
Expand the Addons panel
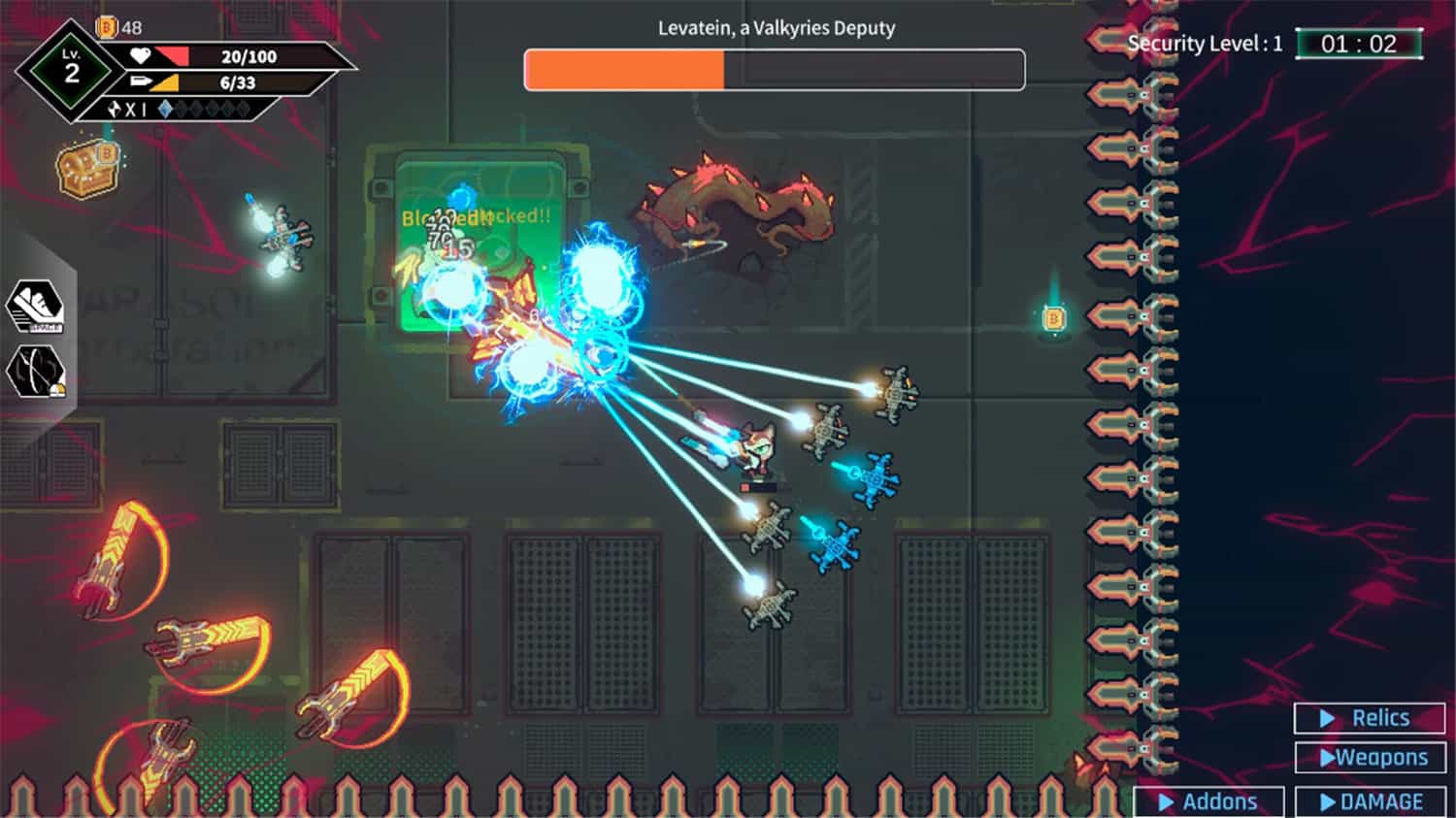click(1208, 802)
